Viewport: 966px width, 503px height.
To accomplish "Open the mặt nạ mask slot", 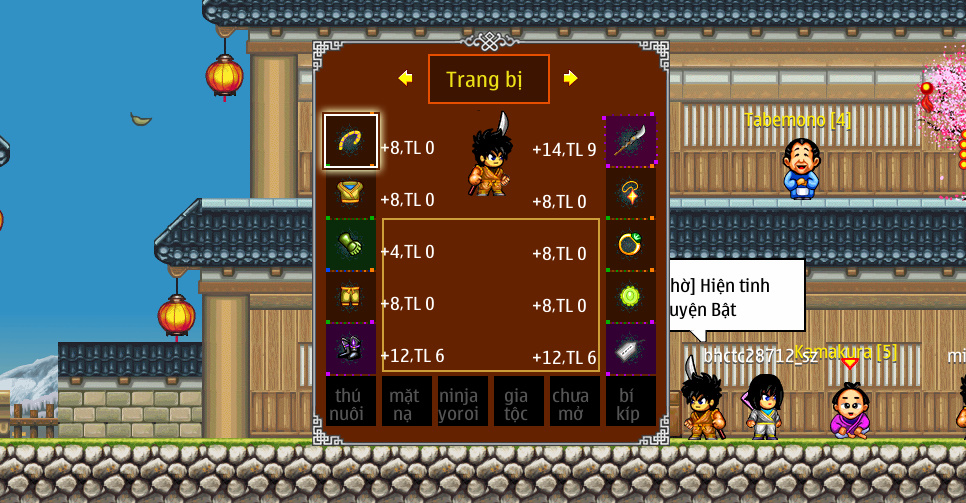I will tap(407, 402).
